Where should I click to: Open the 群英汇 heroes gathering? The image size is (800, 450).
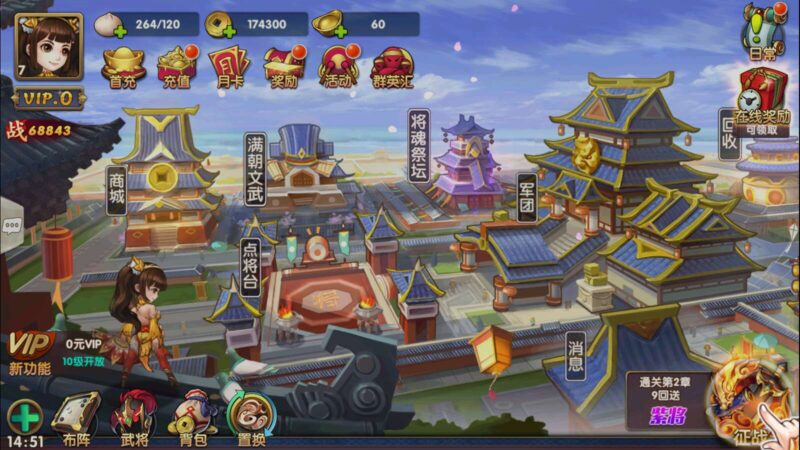pyautogui.click(x=393, y=66)
